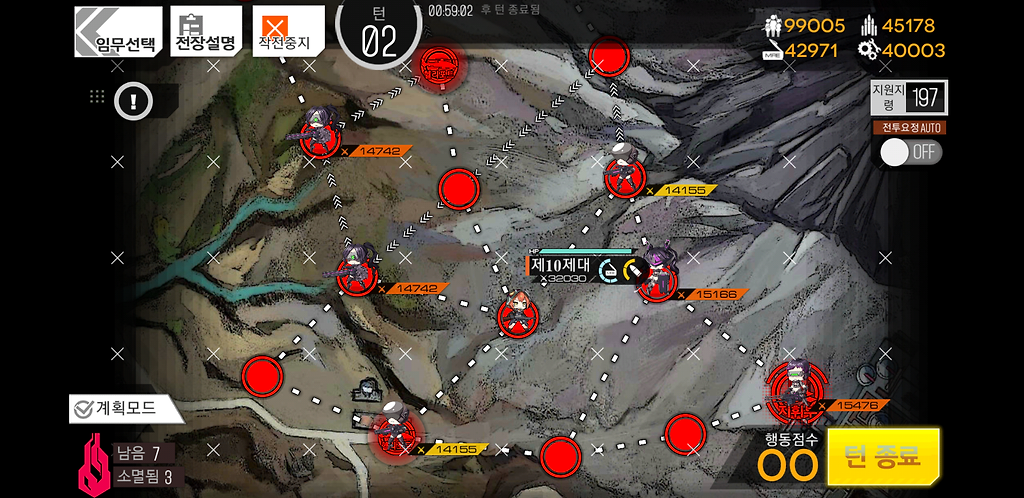Toggle the 전투요정 AUTO switch
This screenshot has width=1024, height=498.
[910, 152]
